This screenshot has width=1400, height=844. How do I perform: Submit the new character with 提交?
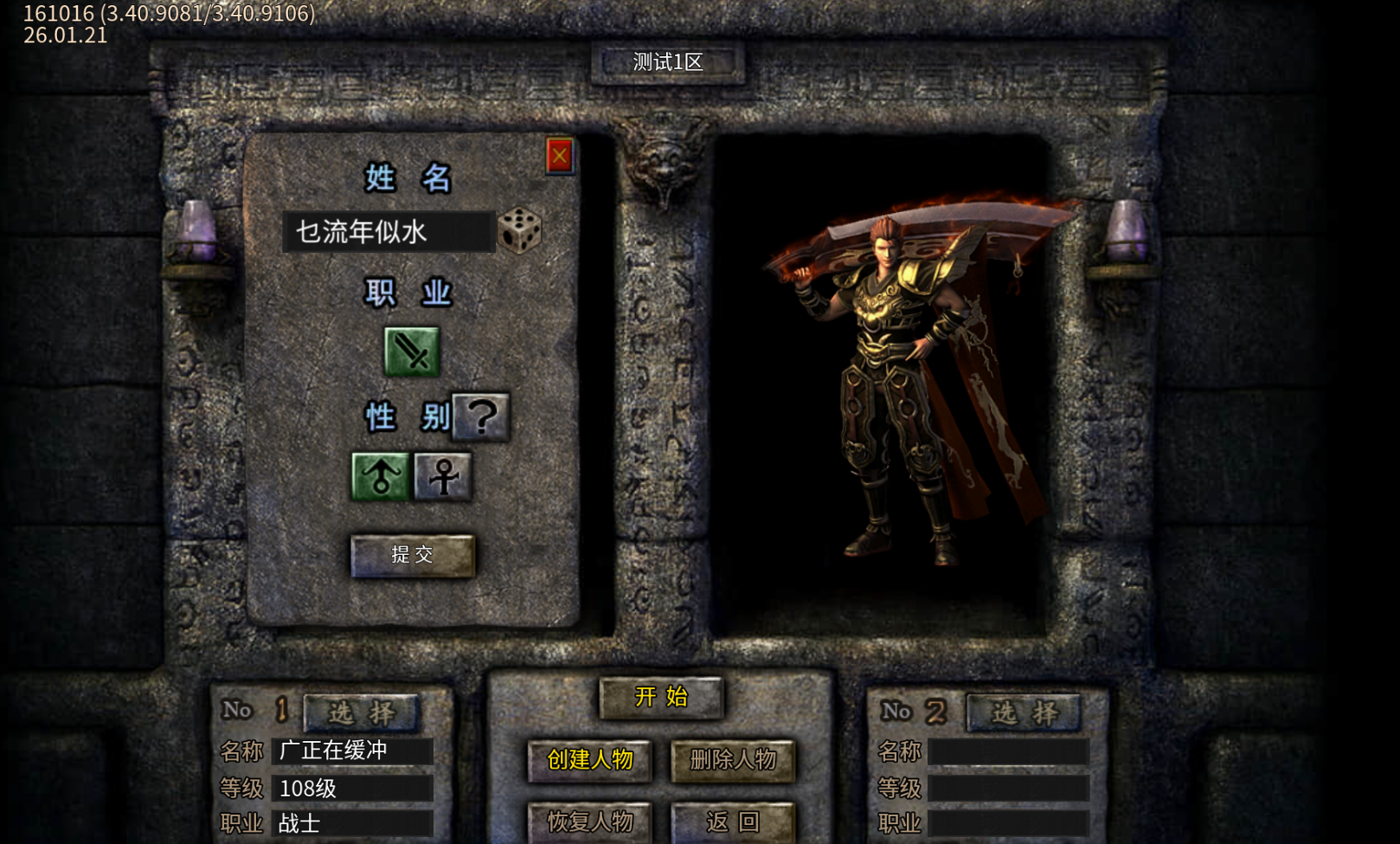point(413,555)
